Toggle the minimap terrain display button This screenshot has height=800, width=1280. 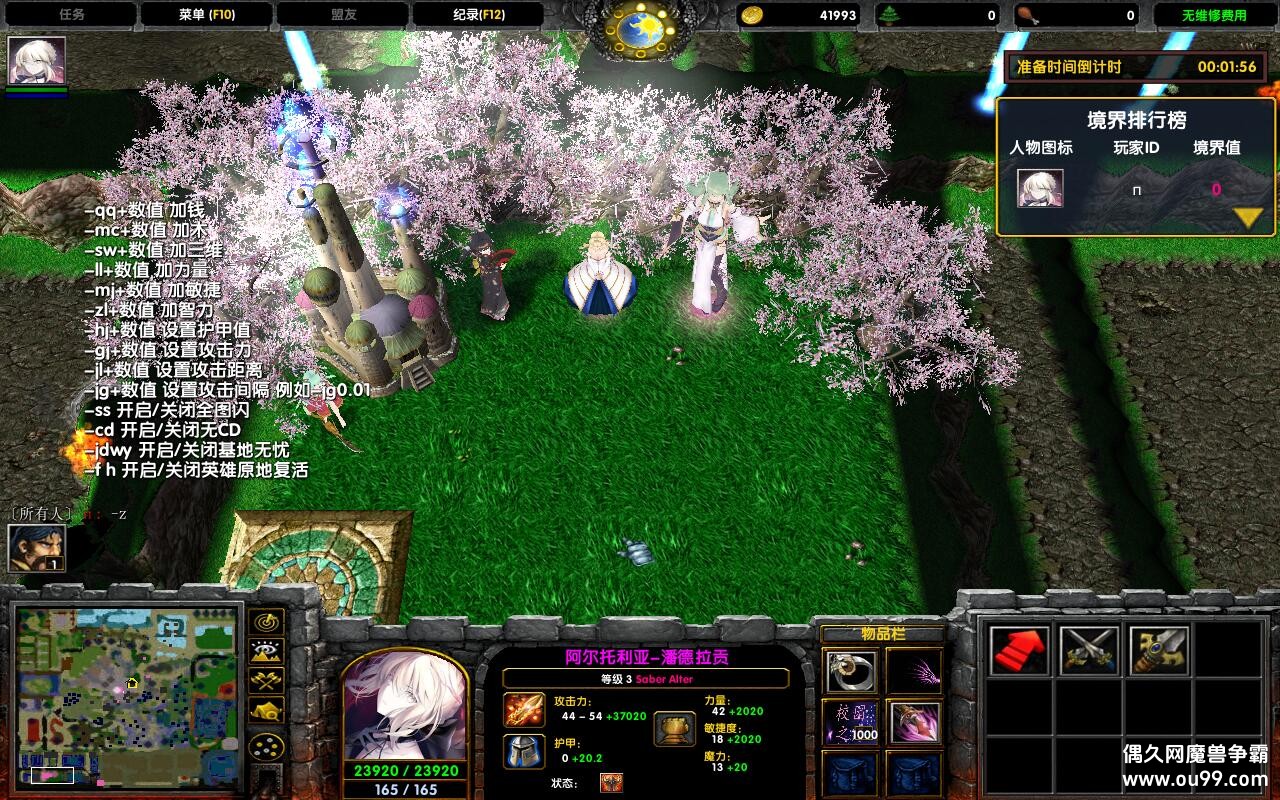click(x=267, y=651)
